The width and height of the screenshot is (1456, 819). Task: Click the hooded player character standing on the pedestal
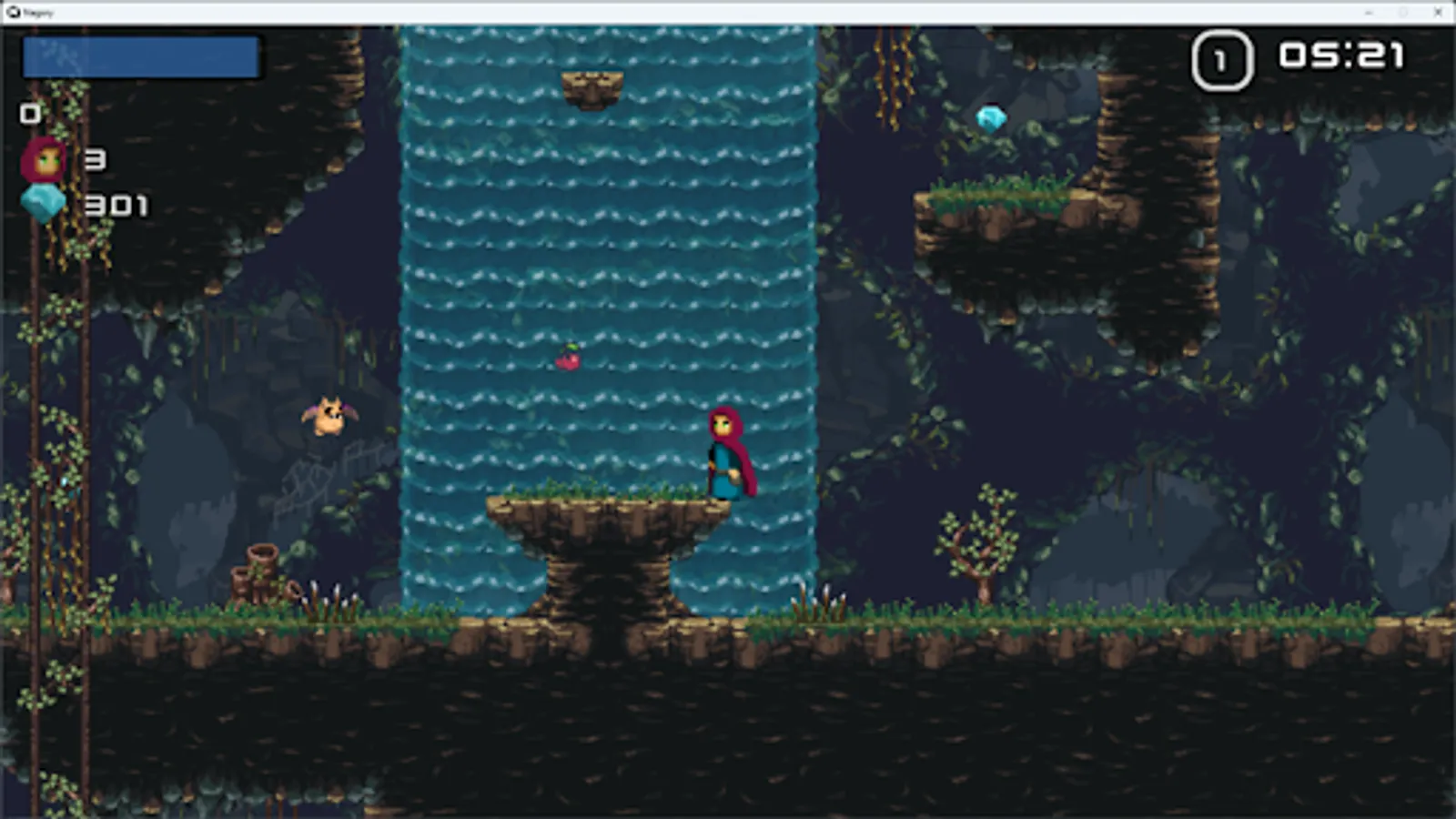coord(728,455)
